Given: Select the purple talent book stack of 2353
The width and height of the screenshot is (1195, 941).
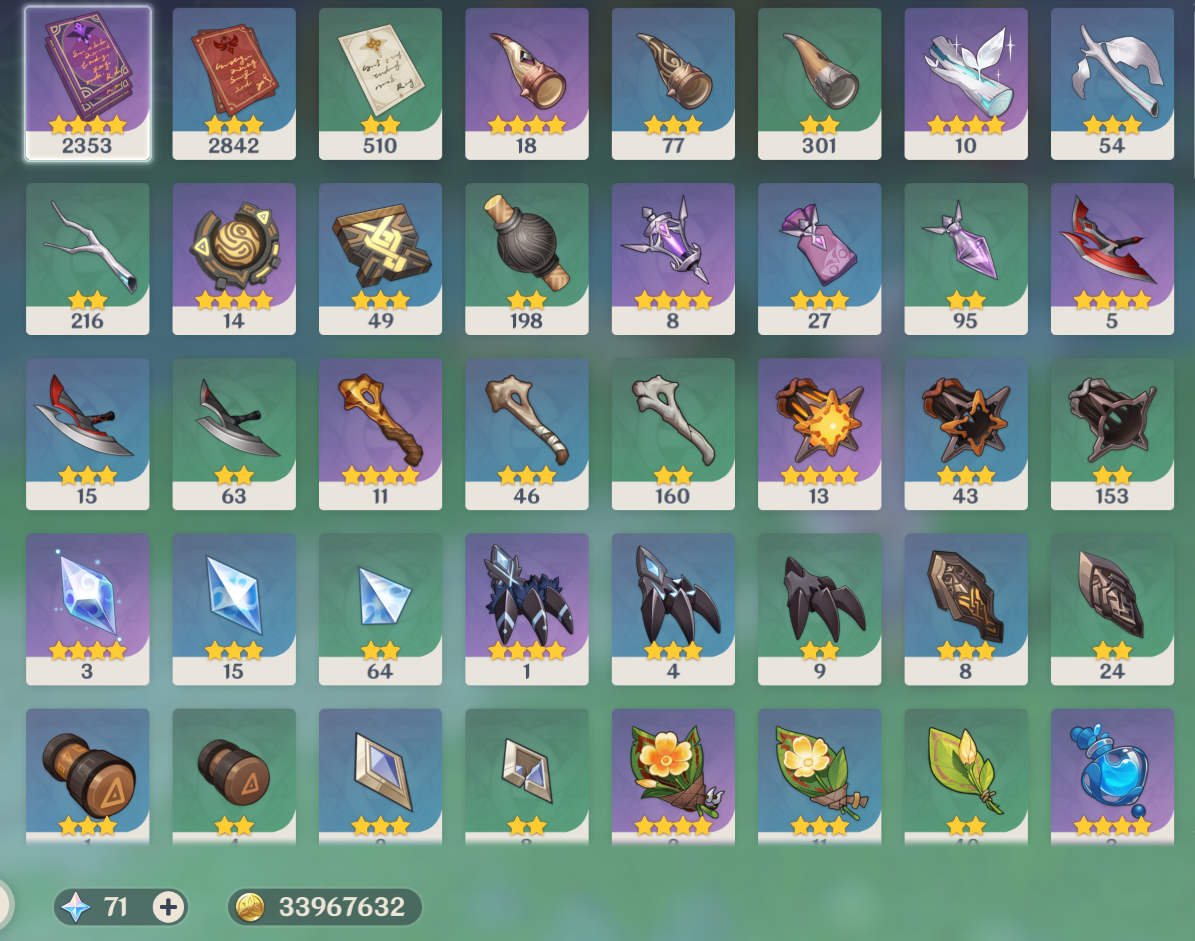Looking at the screenshot, I should (x=87, y=82).
